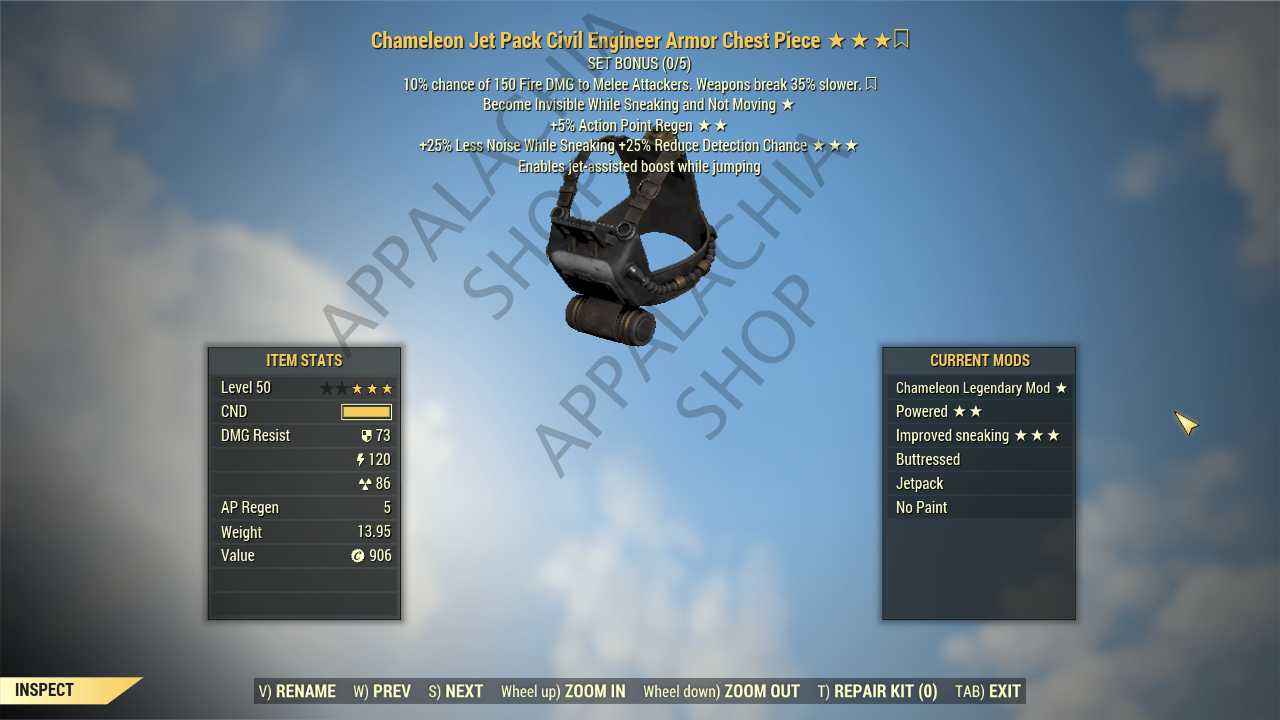Image resolution: width=1280 pixels, height=720 pixels.
Task: Select the No Paint entry
Action: [979, 508]
